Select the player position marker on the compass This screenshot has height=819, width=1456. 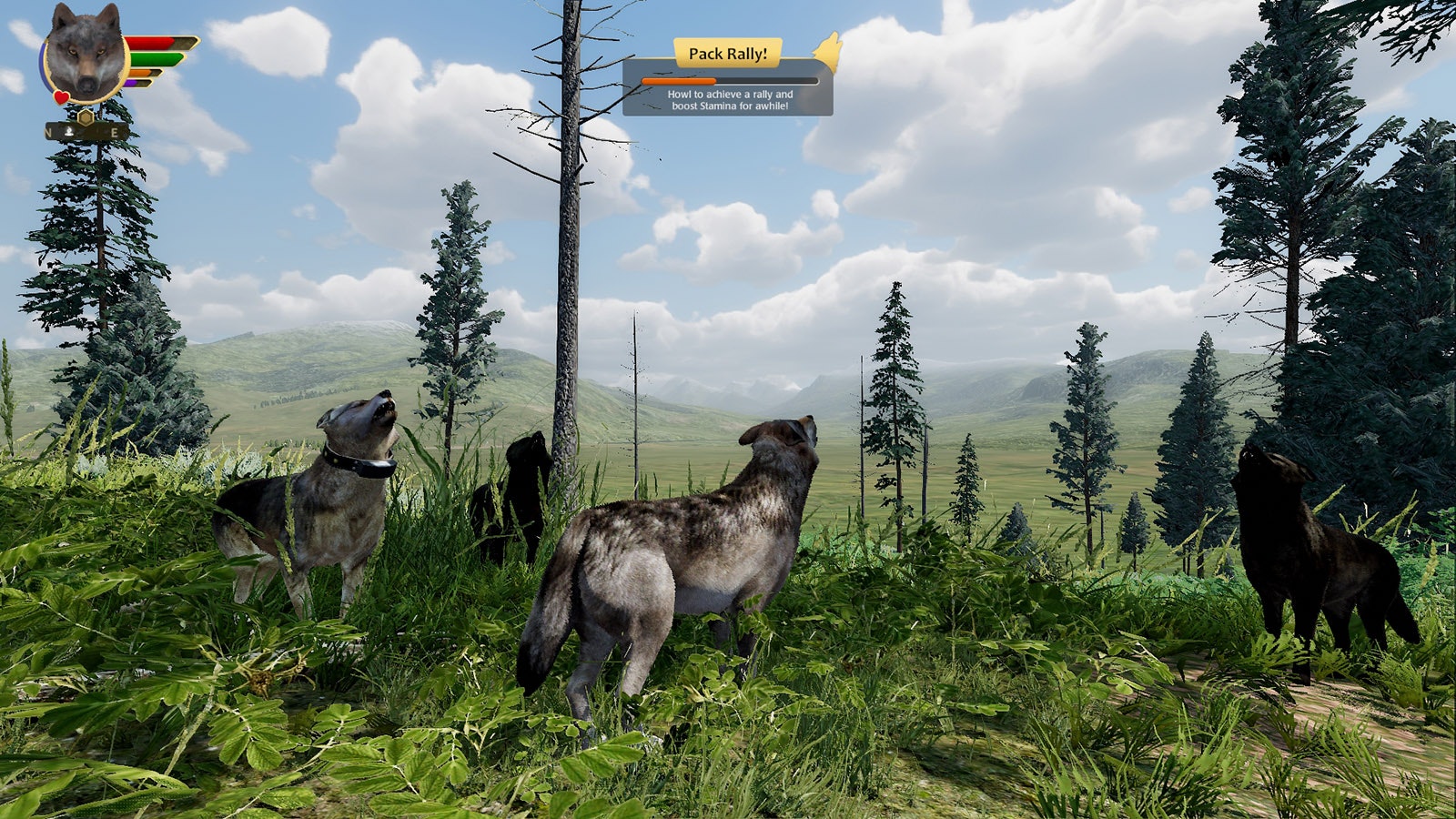pos(69,132)
